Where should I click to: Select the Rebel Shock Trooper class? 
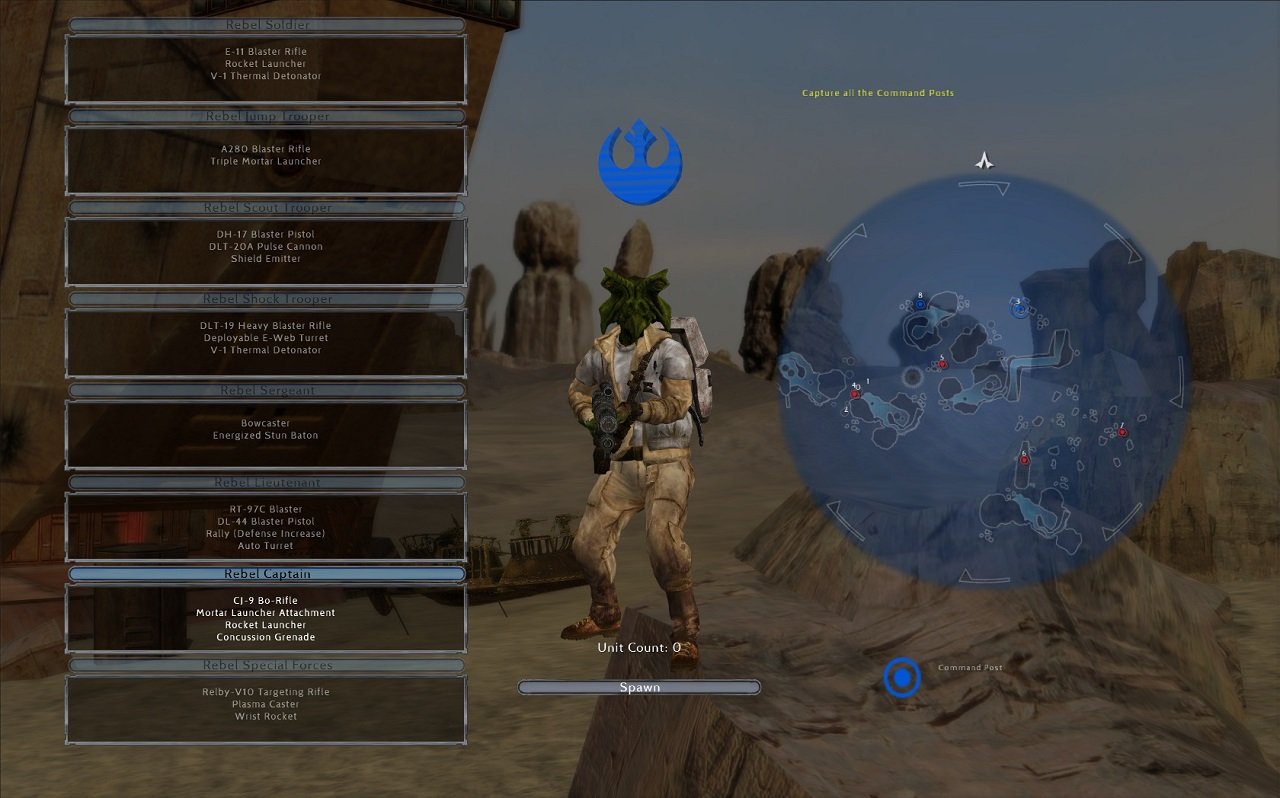click(266, 299)
